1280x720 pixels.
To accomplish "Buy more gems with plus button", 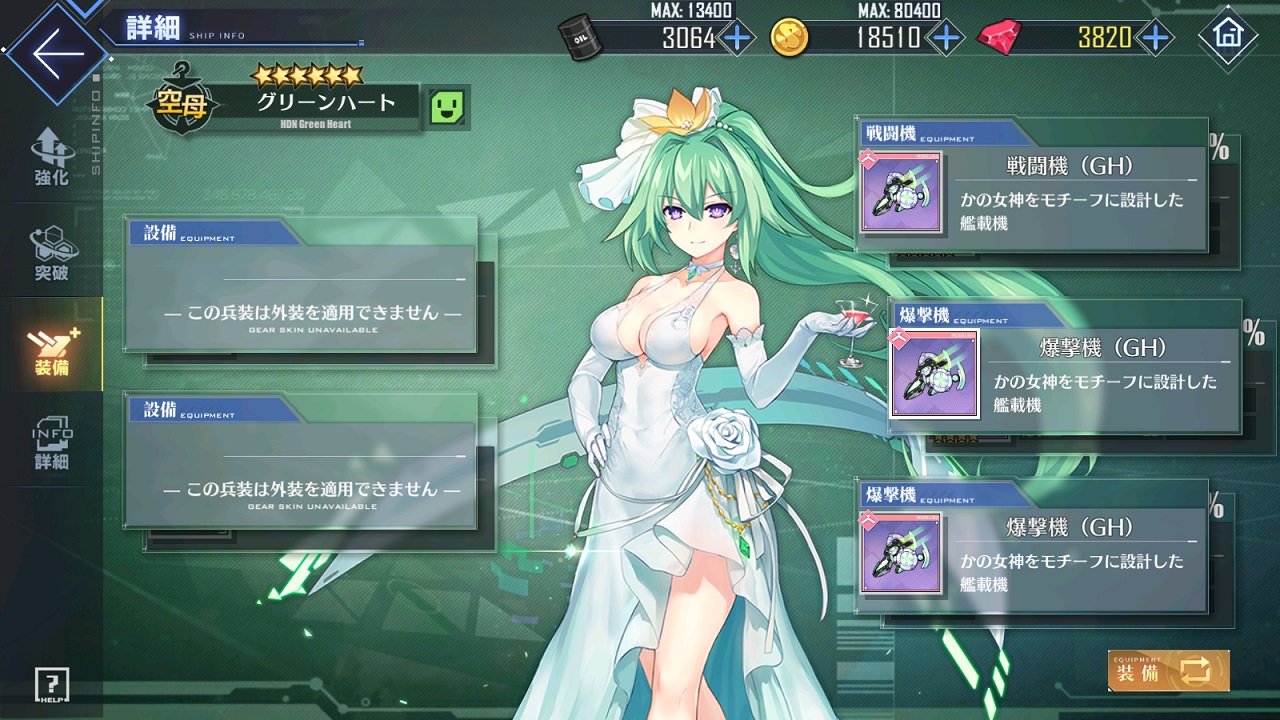I will [x=1156, y=38].
